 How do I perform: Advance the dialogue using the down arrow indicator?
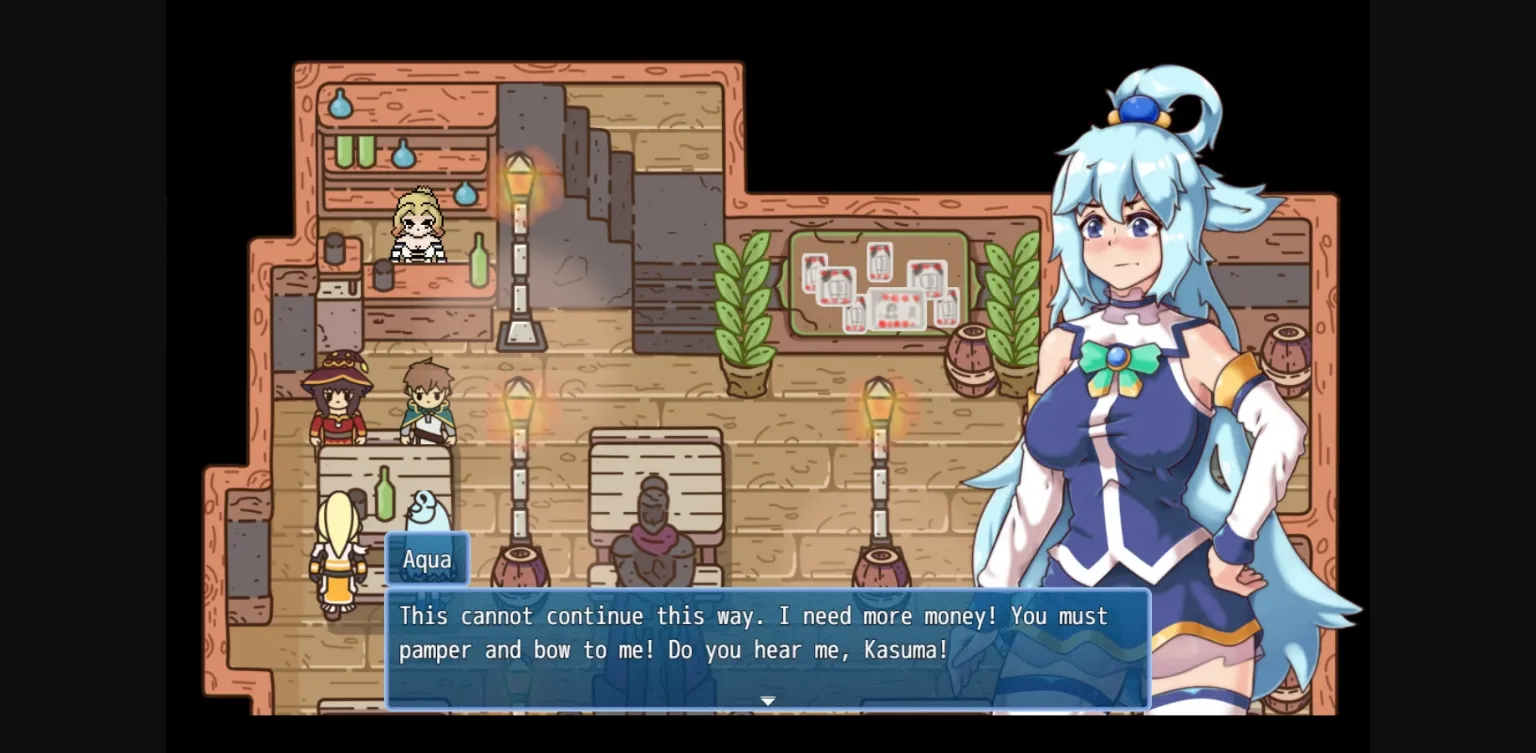tap(768, 701)
